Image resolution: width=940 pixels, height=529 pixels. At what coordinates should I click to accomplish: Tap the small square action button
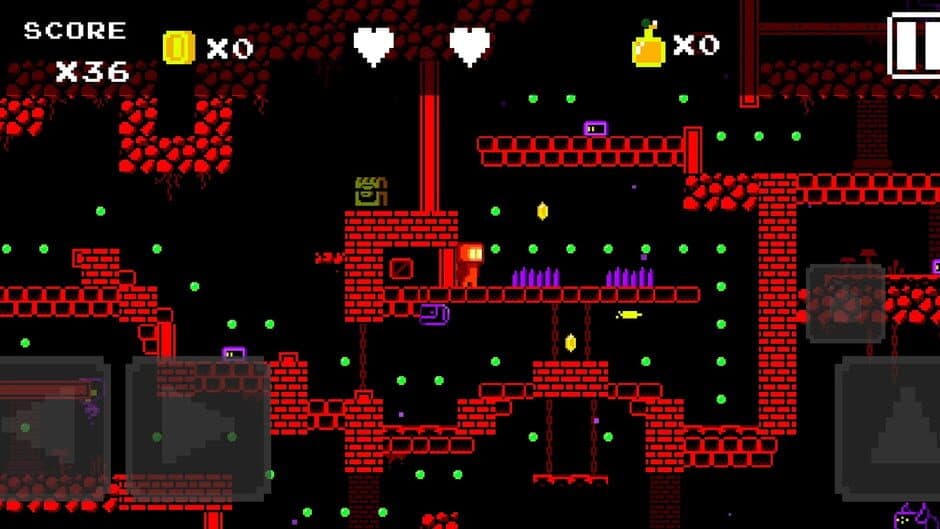[845, 304]
